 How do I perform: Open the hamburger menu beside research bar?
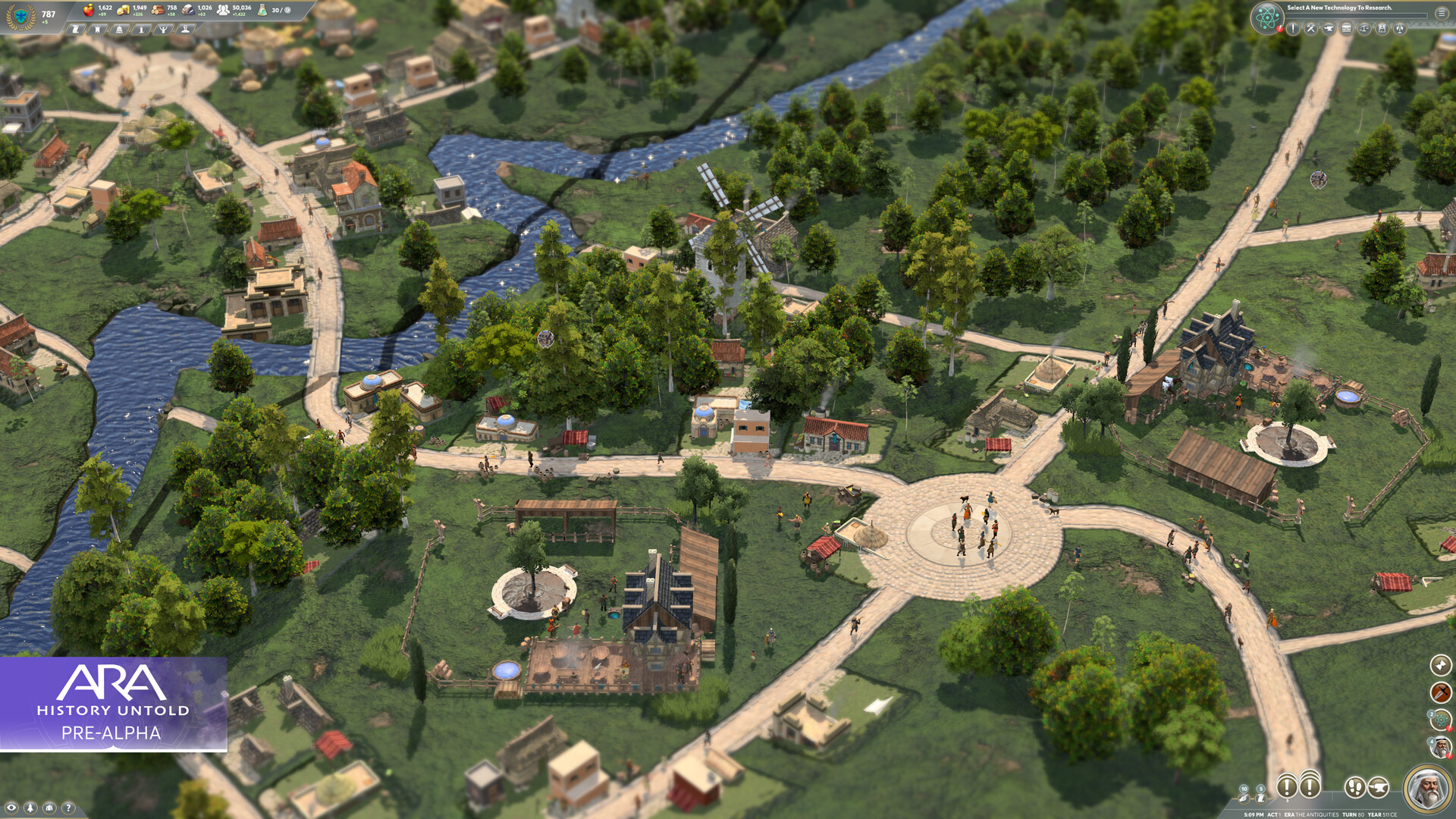[x=1442, y=14]
